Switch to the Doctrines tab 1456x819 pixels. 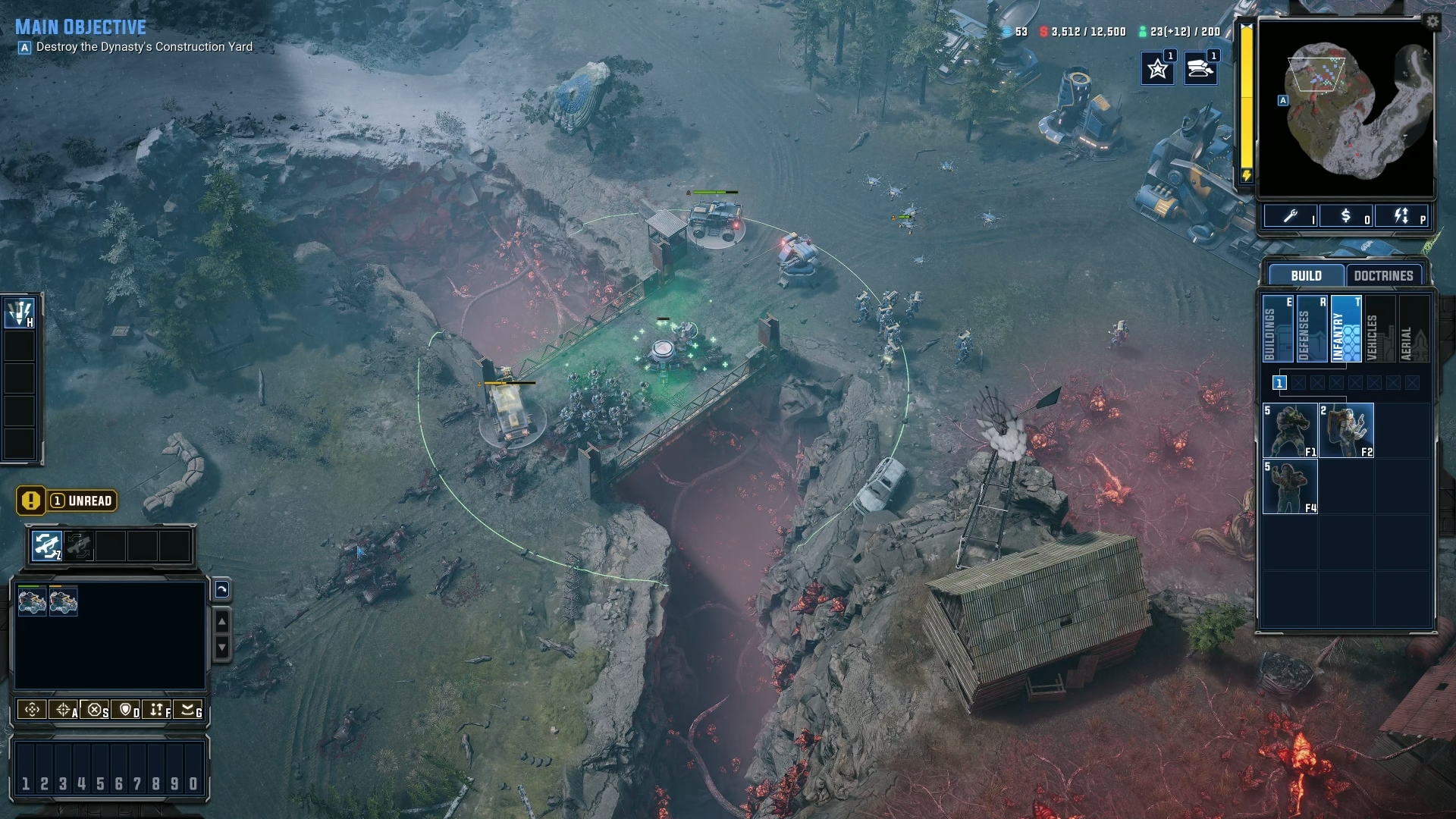coord(1385,275)
